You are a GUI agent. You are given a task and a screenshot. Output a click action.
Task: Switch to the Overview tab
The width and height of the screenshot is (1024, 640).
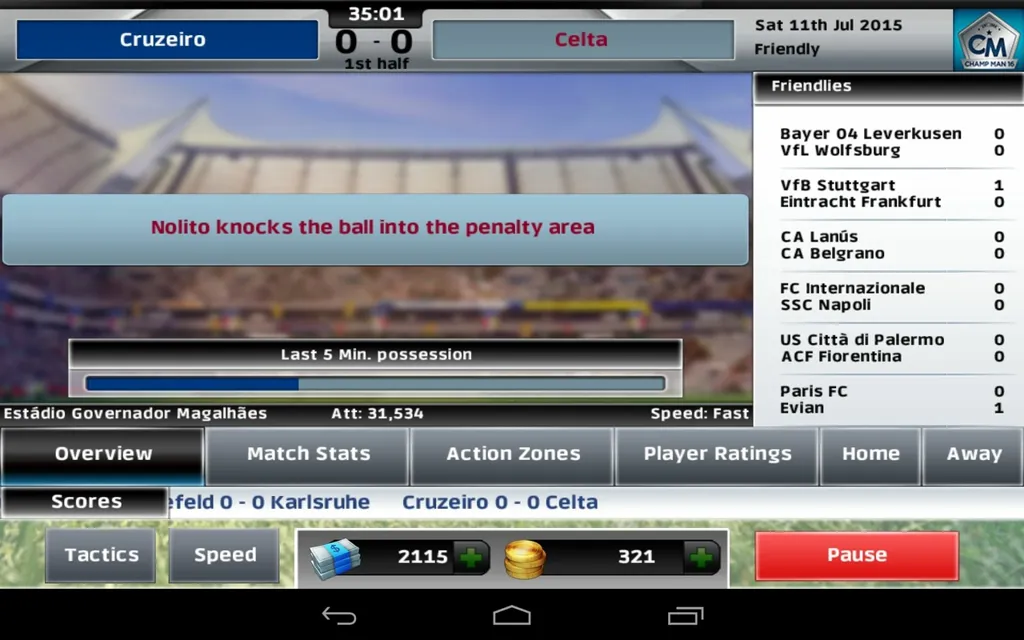(x=103, y=455)
